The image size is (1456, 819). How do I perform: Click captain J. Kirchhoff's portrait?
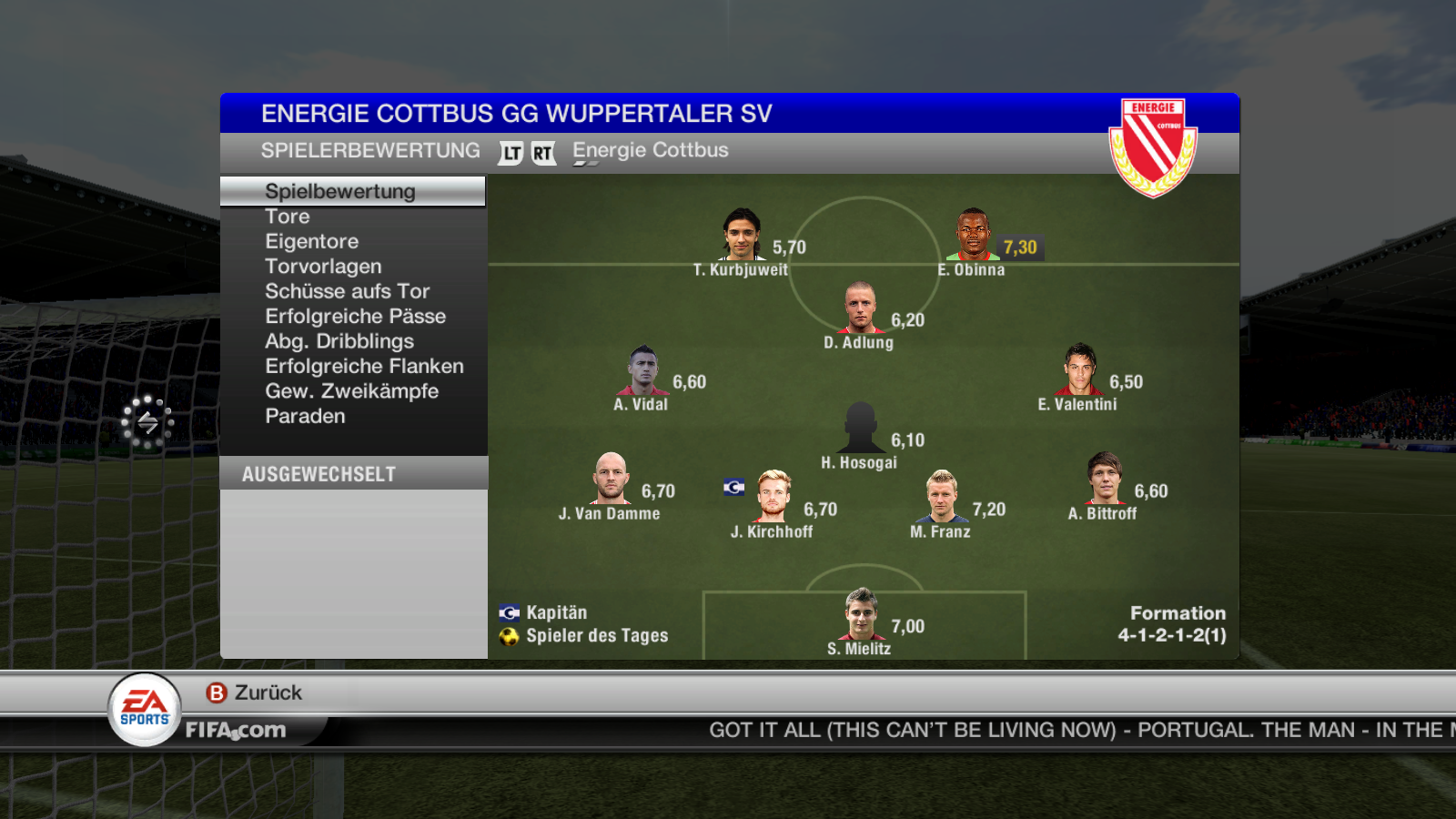coord(773,496)
